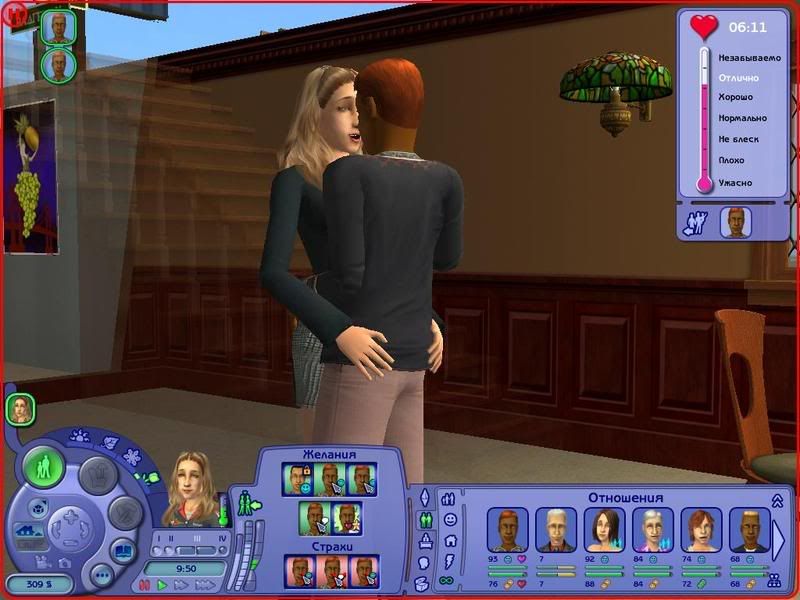800x600 pixels.
Task: Choose the dark-haired woman with 92 relationship
Action: point(604,530)
